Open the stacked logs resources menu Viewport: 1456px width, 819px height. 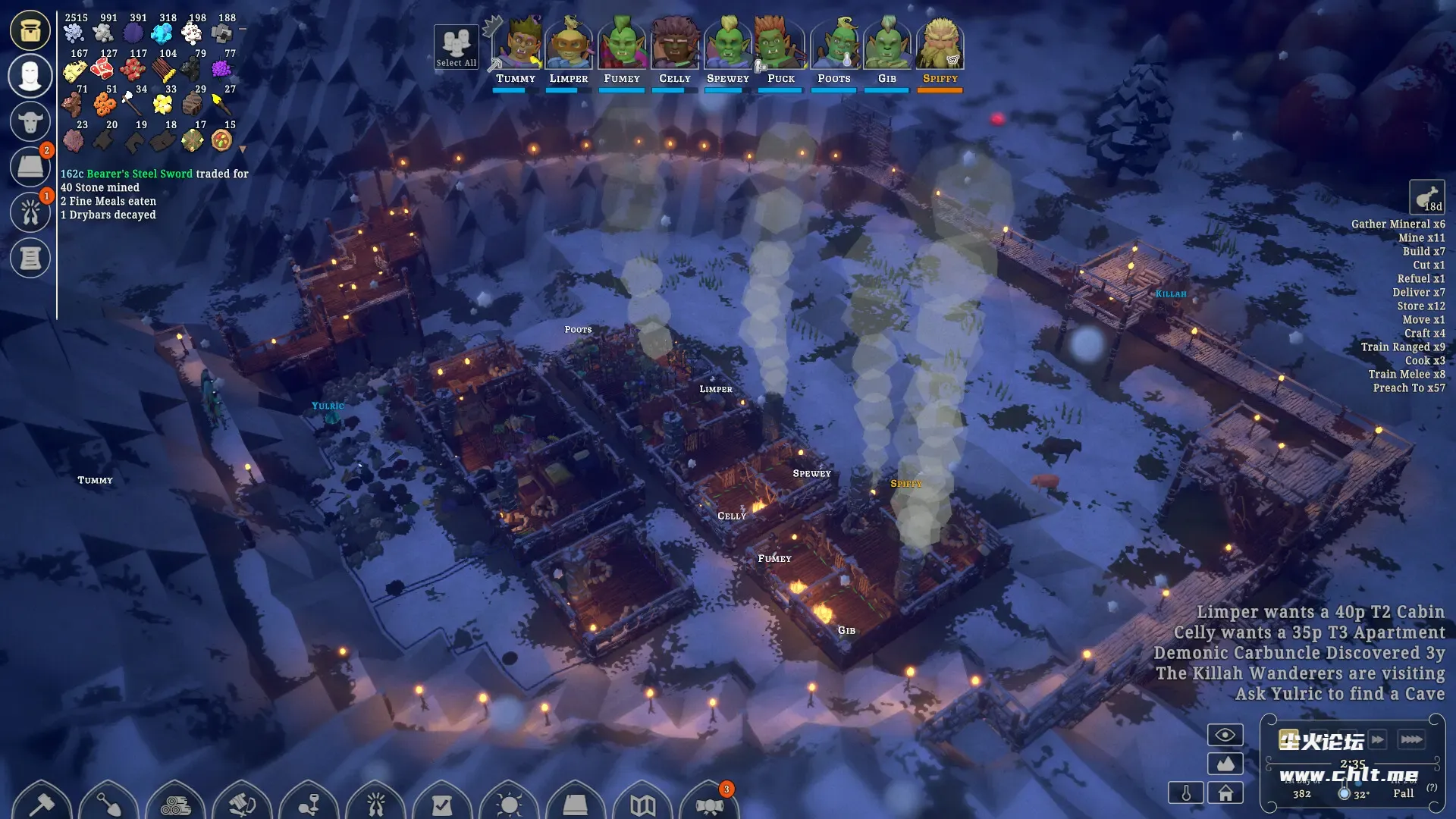pos(175,804)
